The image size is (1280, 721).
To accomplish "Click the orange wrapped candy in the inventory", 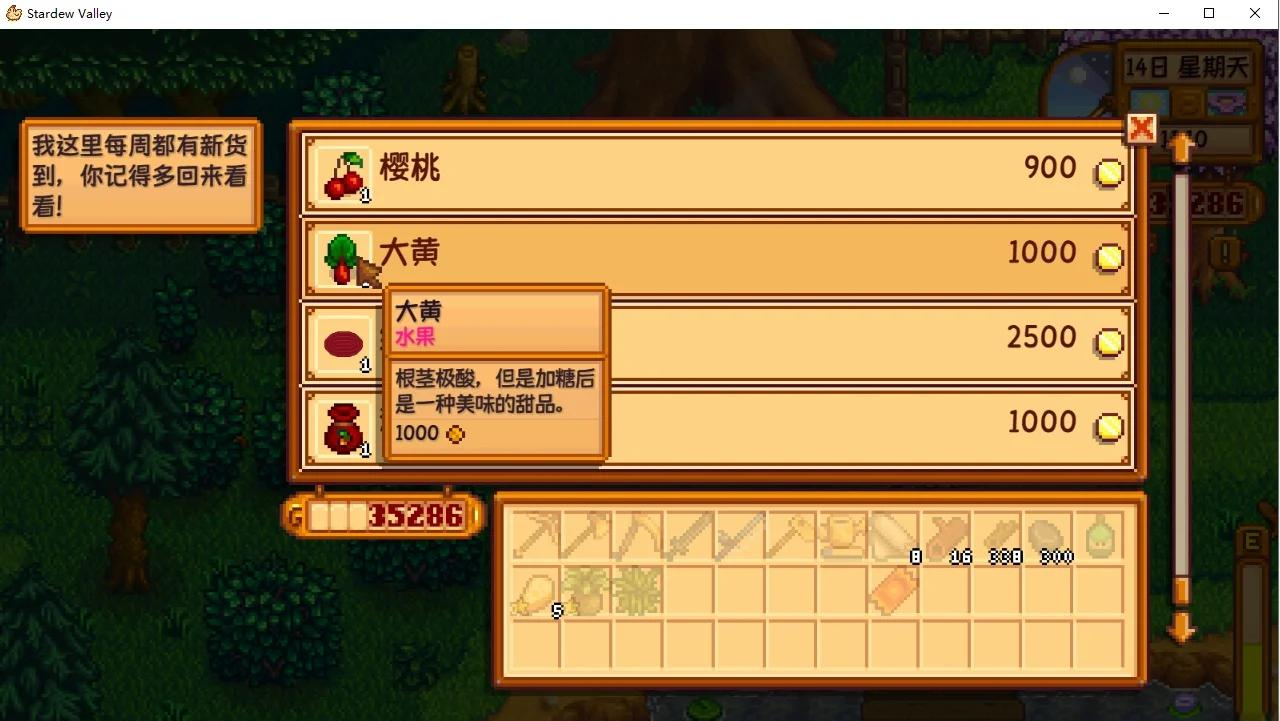I will 893,592.
